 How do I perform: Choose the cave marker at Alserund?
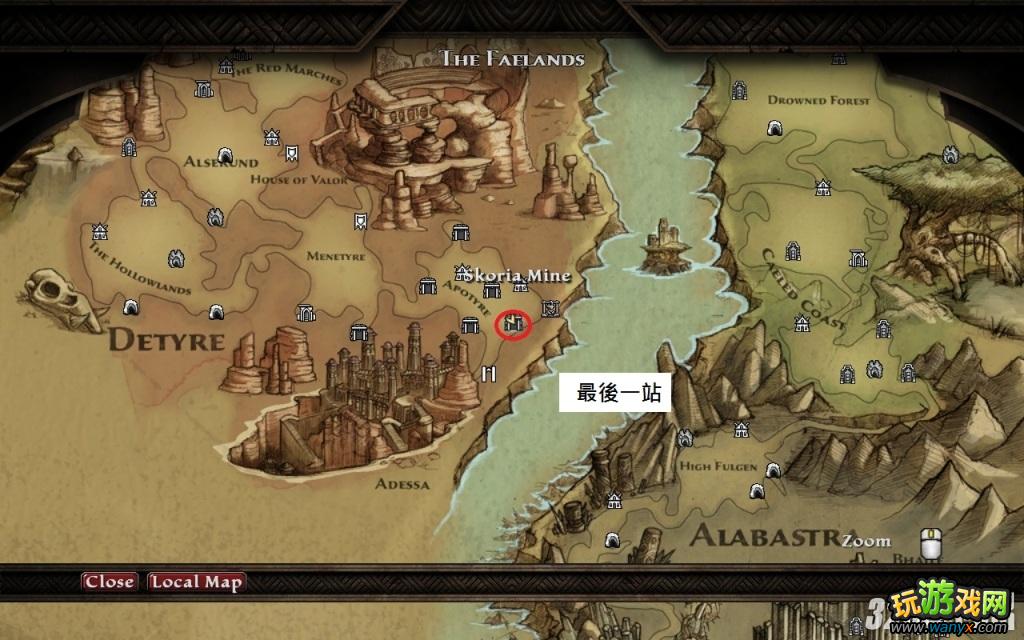pos(226,155)
